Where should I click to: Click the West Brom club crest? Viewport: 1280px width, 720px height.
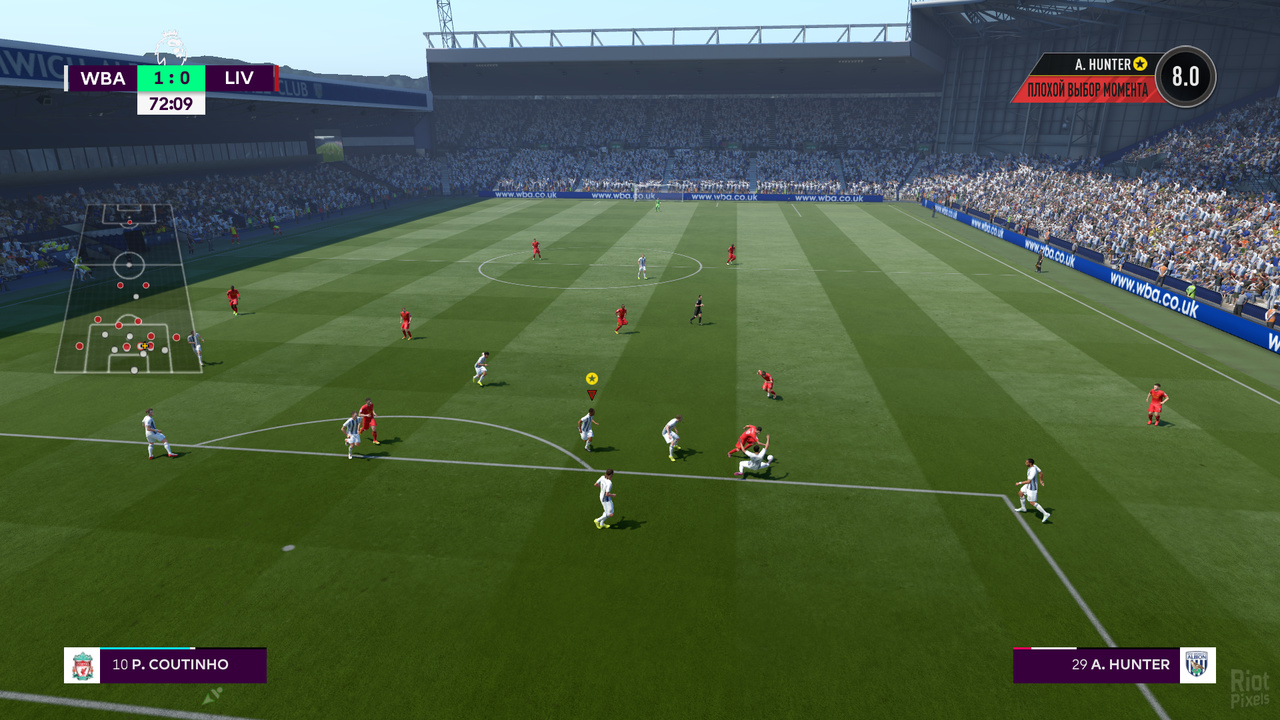pyautogui.click(x=1197, y=665)
